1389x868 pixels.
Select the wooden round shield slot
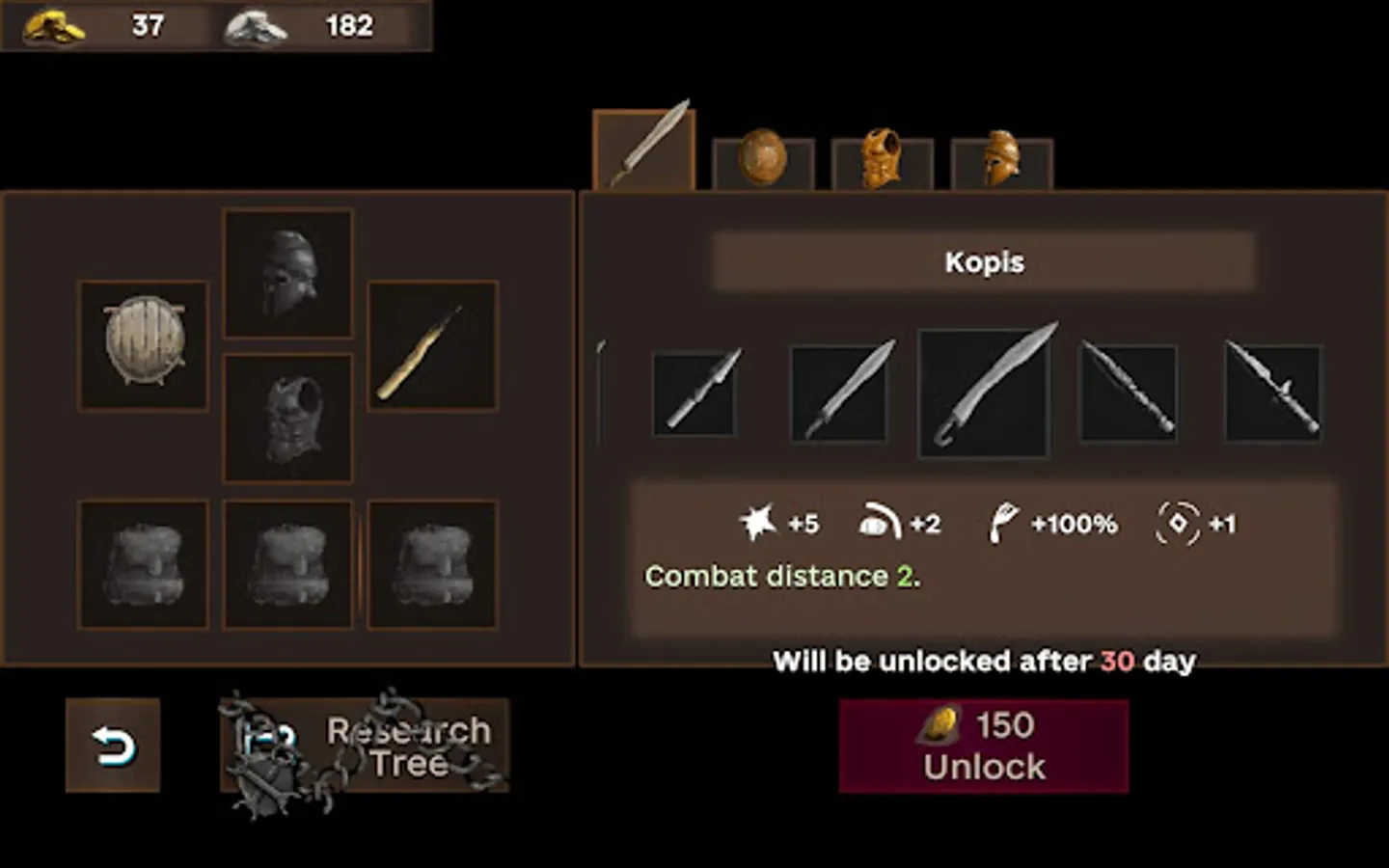coord(142,344)
